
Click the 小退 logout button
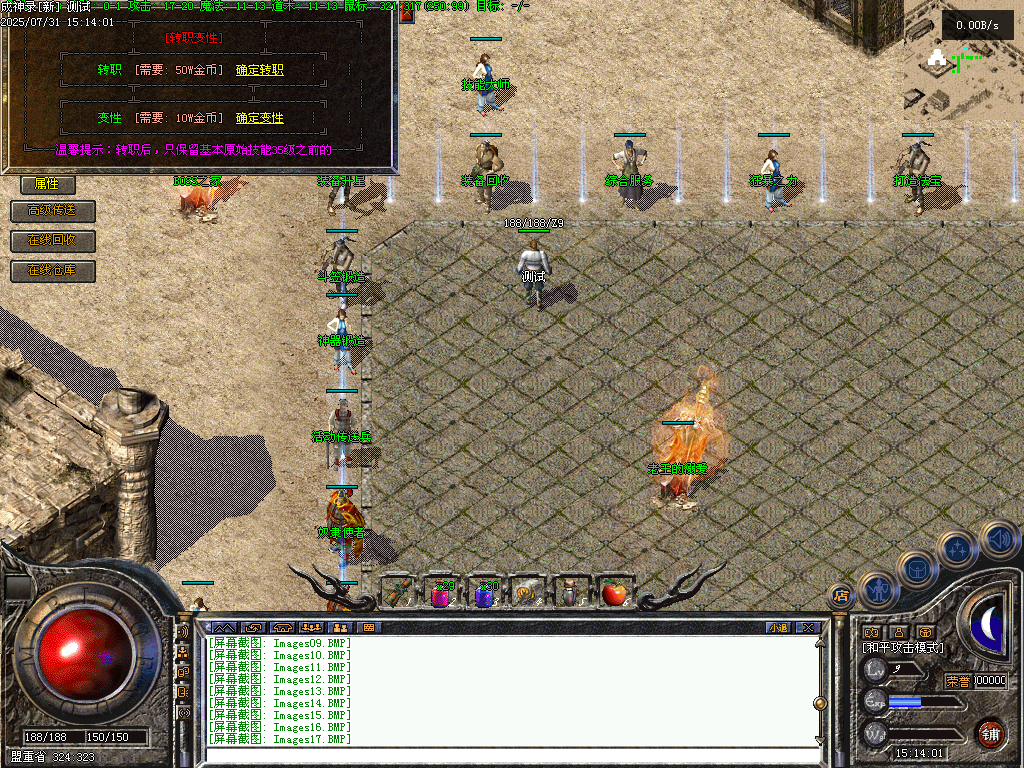click(x=778, y=628)
